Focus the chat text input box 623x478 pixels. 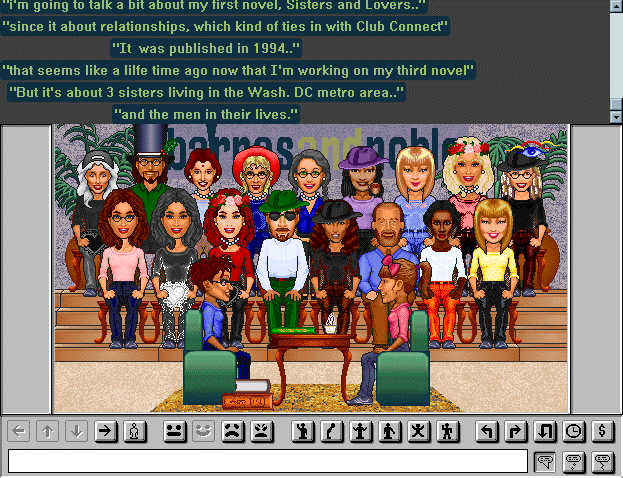click(267, 461)
